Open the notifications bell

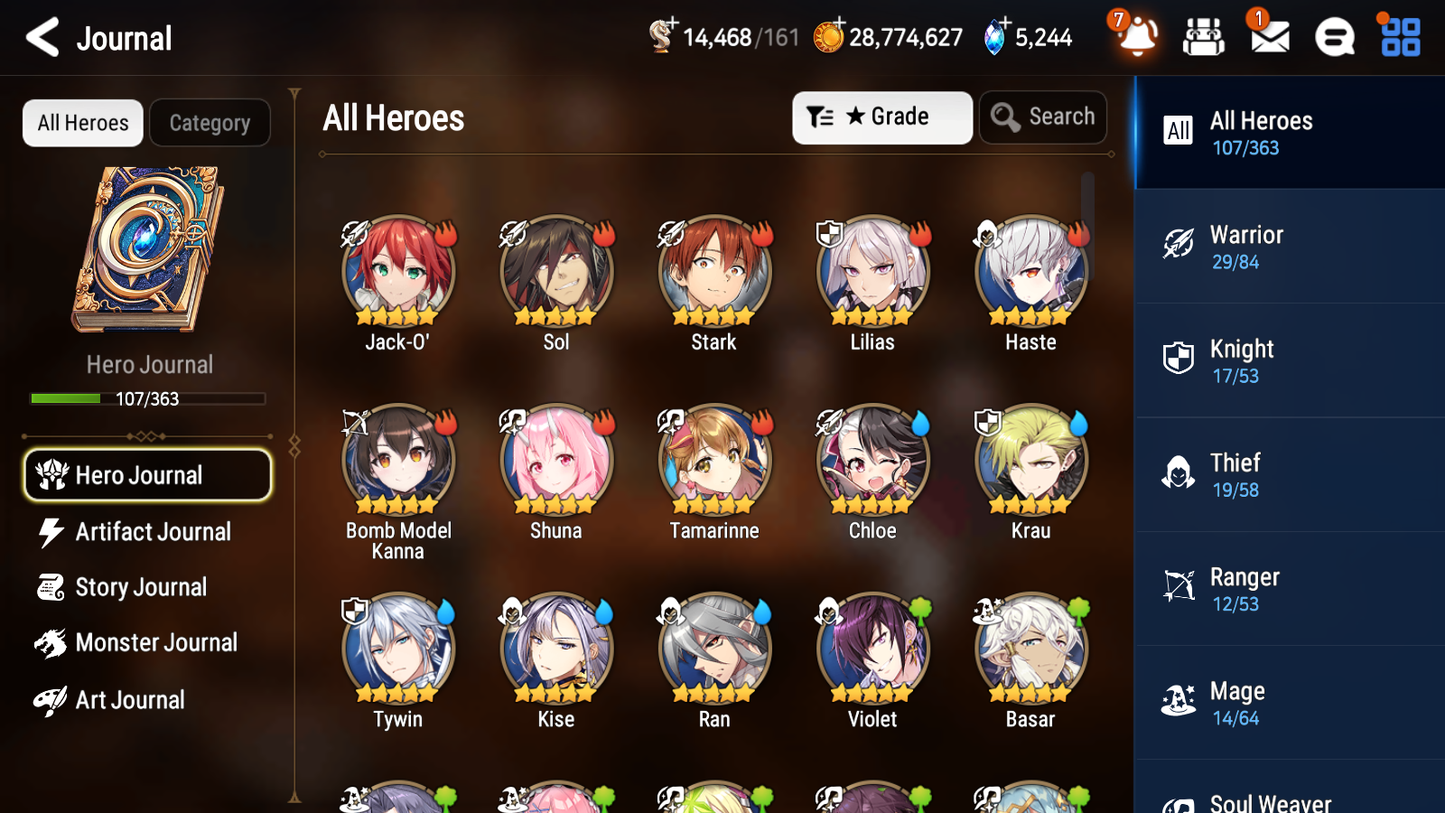tap(1136, 36)
